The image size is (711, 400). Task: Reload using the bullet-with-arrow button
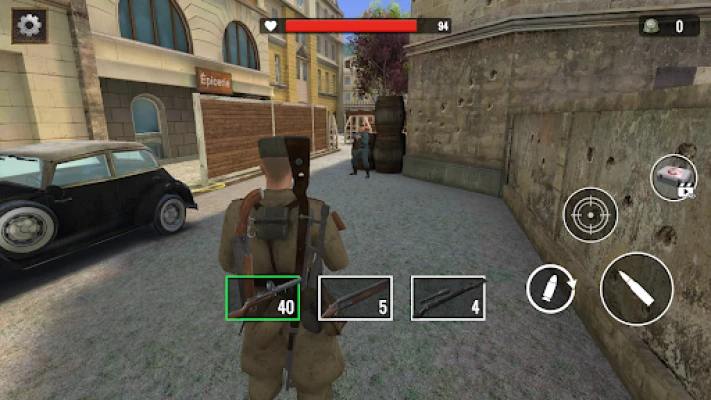tap(552, 290)
